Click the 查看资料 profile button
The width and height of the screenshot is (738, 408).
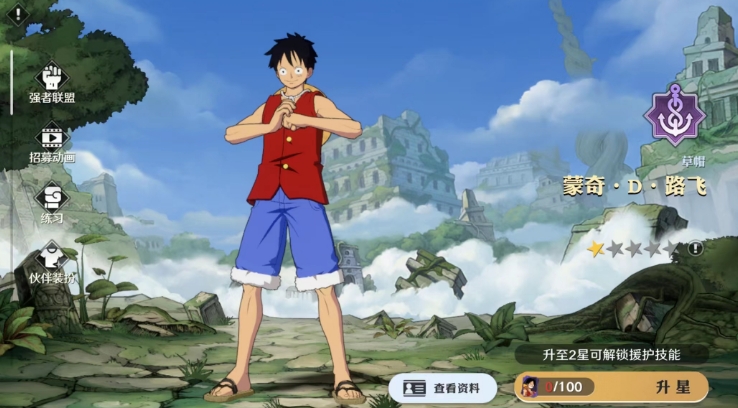click(x=441, y=388)
